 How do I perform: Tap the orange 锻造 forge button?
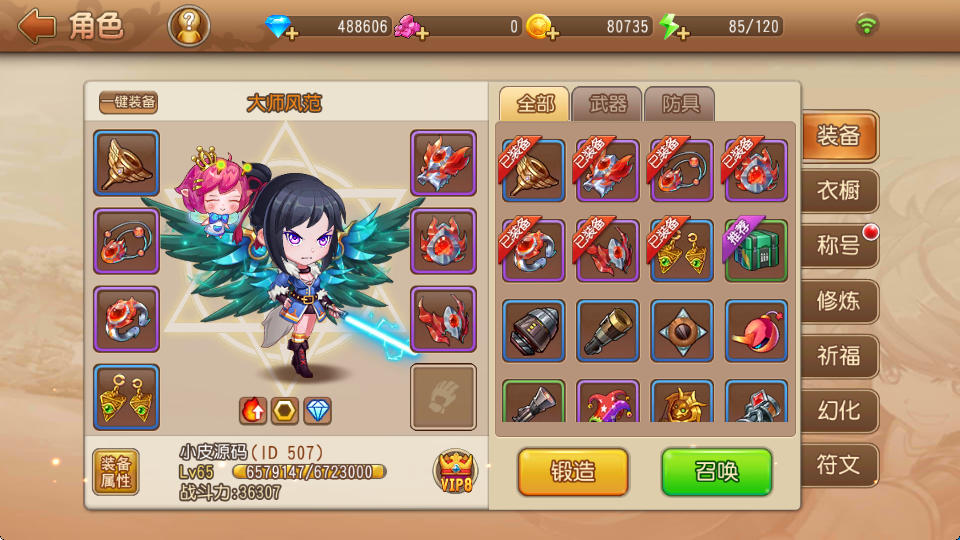pos(573,472)
